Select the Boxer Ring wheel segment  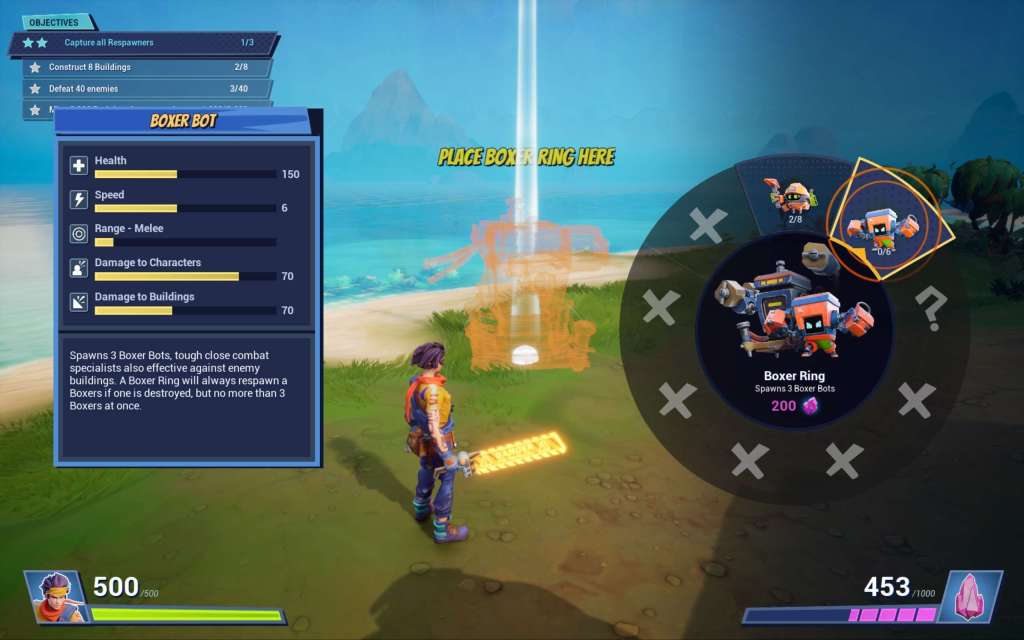tap(880, 225)
